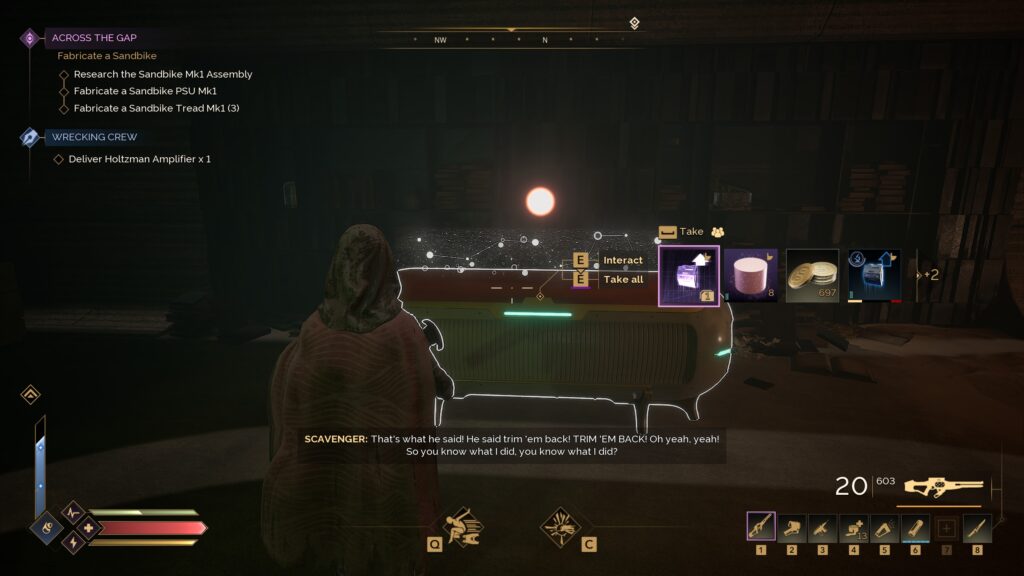Select the gun in hotbar slot 3

click(x=823, y=527)
